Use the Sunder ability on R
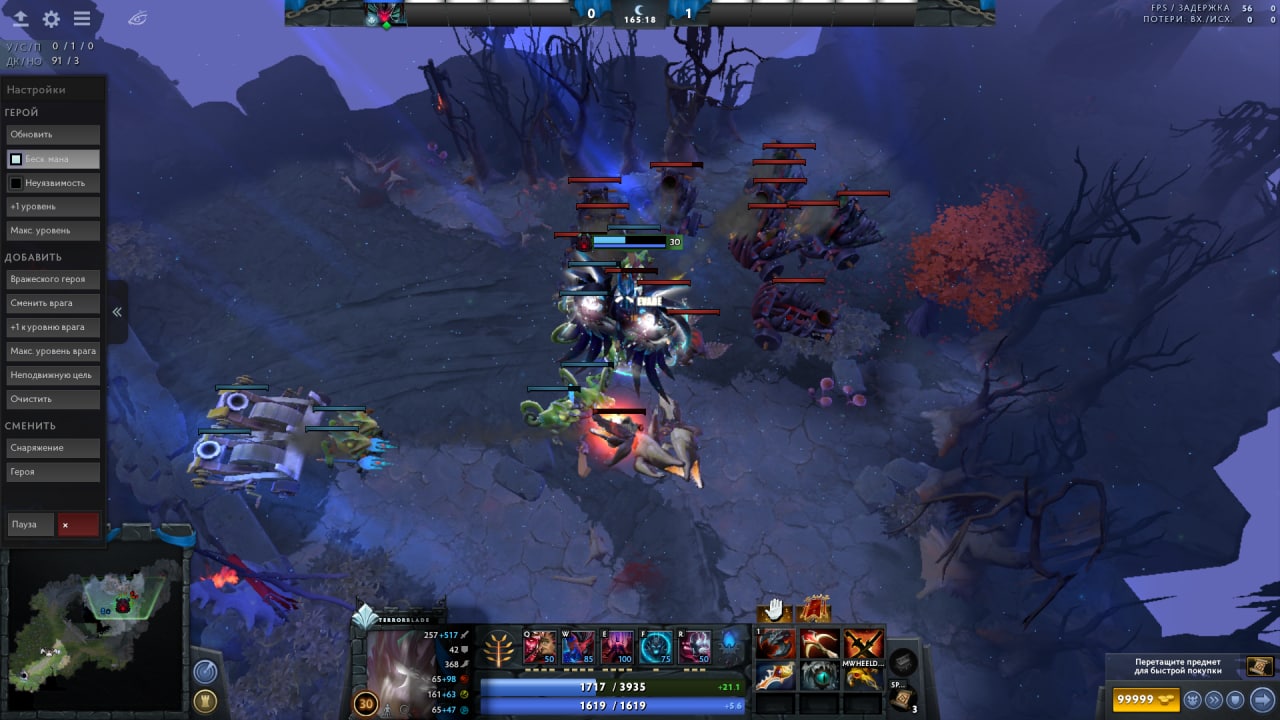The image size is (1280, 720). [694, 646]
